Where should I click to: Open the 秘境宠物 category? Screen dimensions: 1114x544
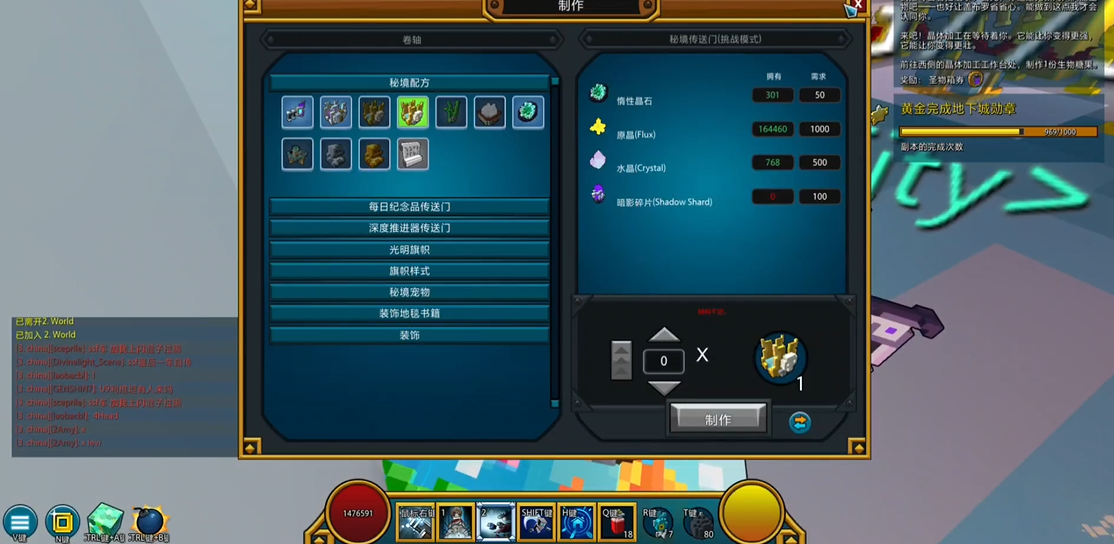click(x=409, y=292)
